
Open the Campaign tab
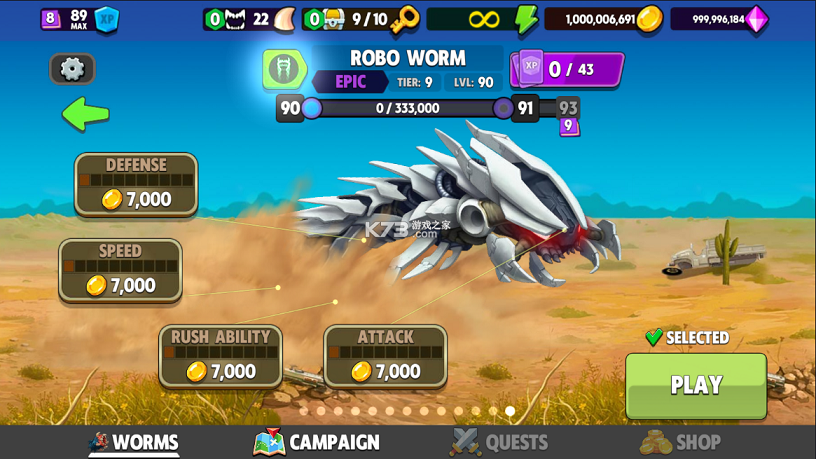click(317, 442)
